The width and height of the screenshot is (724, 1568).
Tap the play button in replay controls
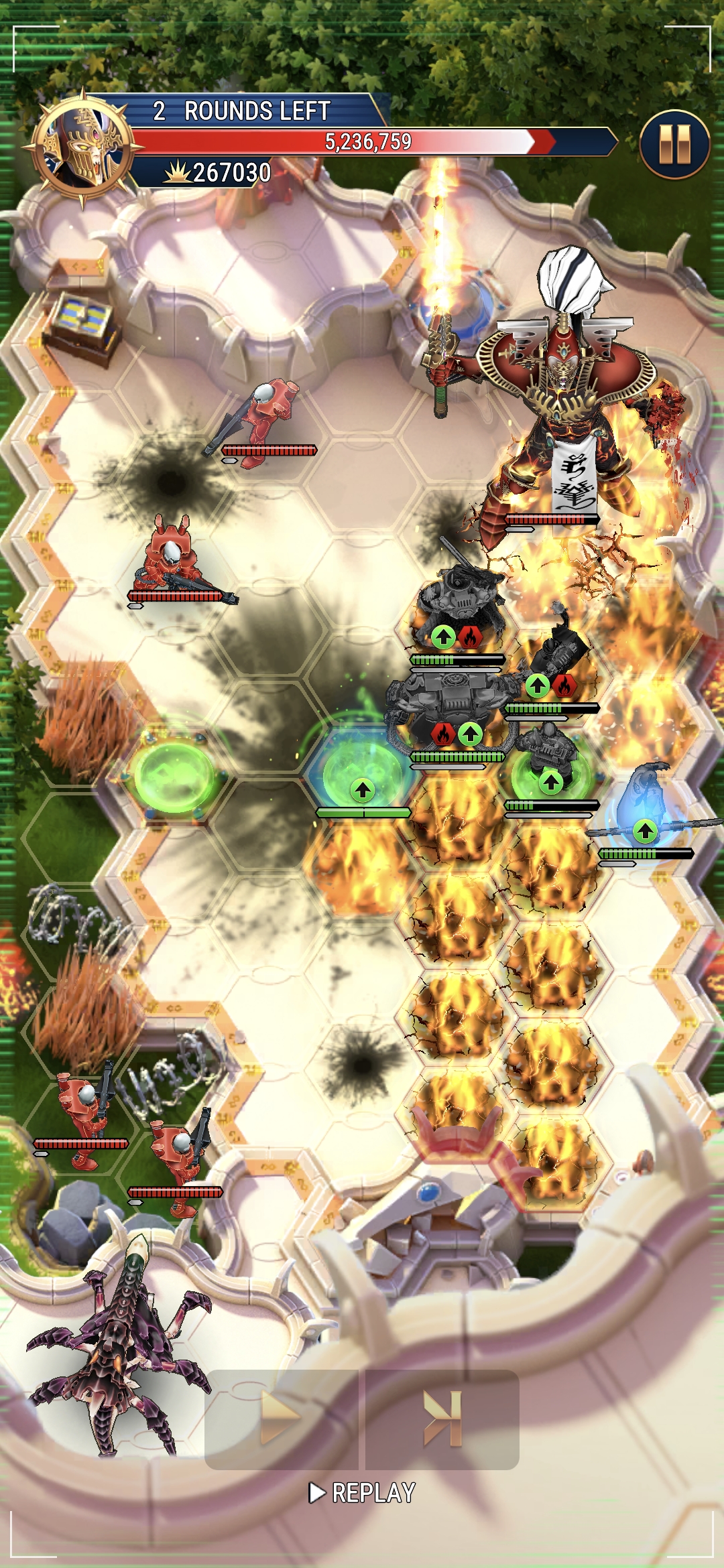[x=281, y=1418]
